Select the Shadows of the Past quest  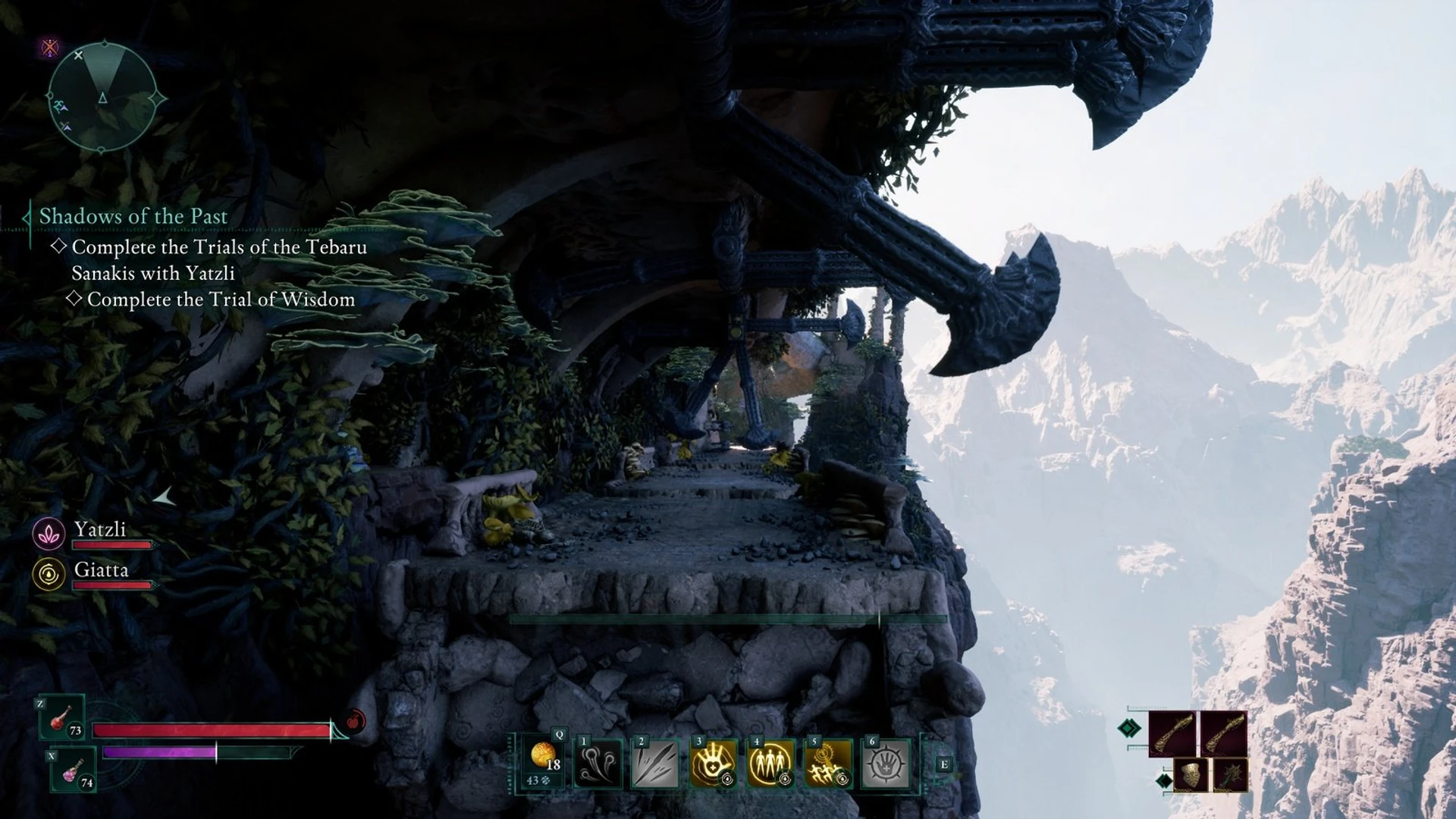point(133,216)
